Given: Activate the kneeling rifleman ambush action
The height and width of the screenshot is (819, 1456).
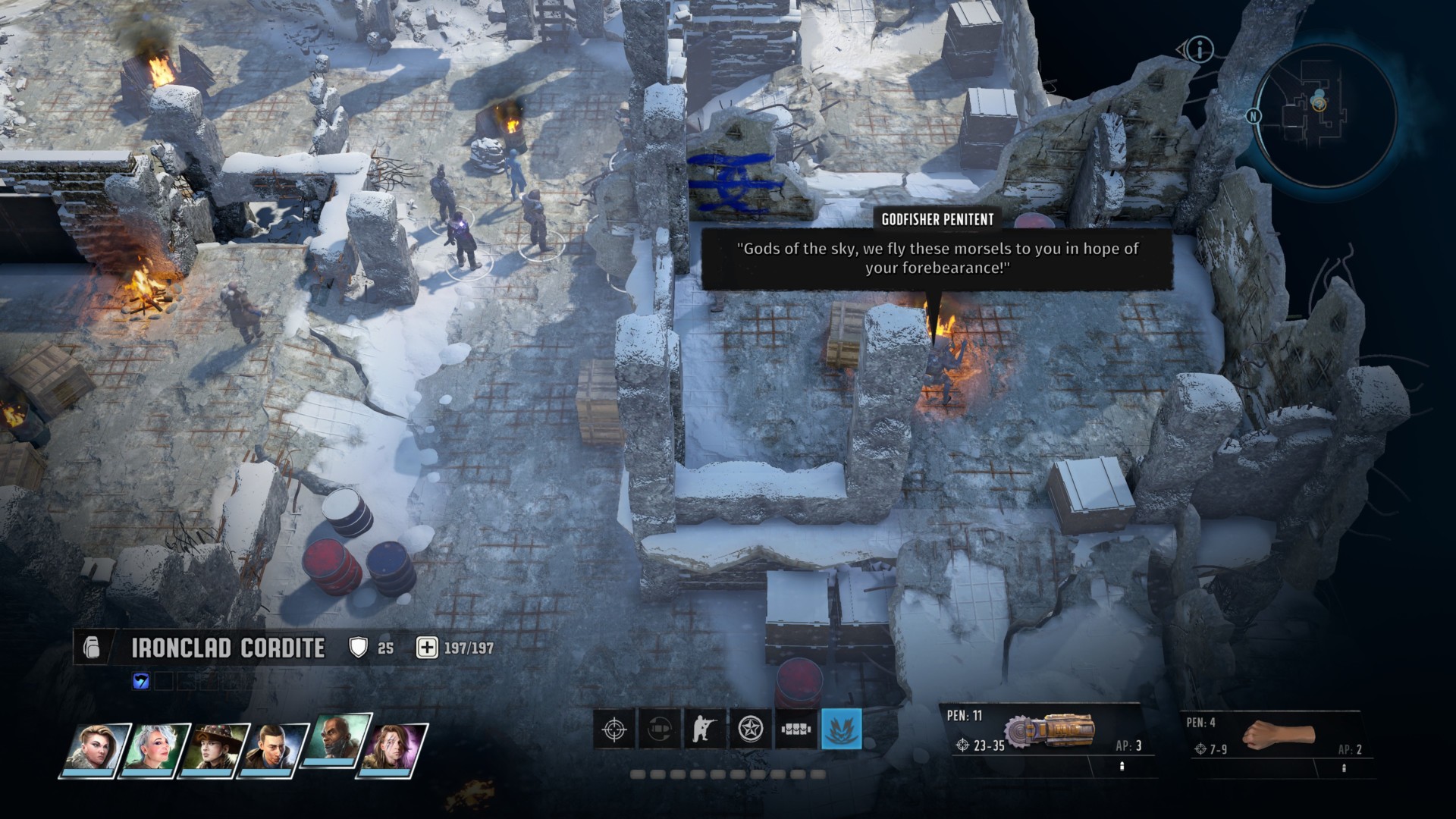Looking at the screenshot, I should pos(704,729).
